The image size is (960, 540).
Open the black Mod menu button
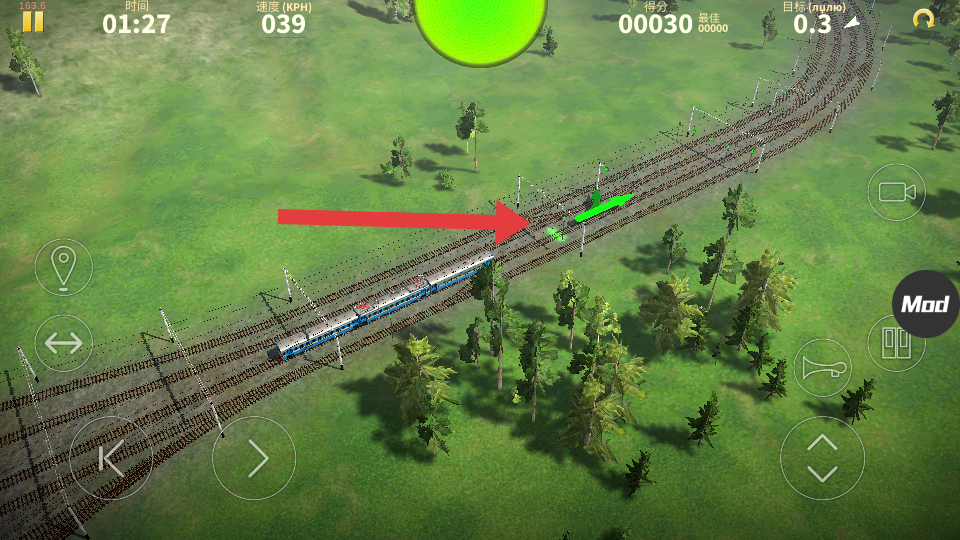[925, 304]
